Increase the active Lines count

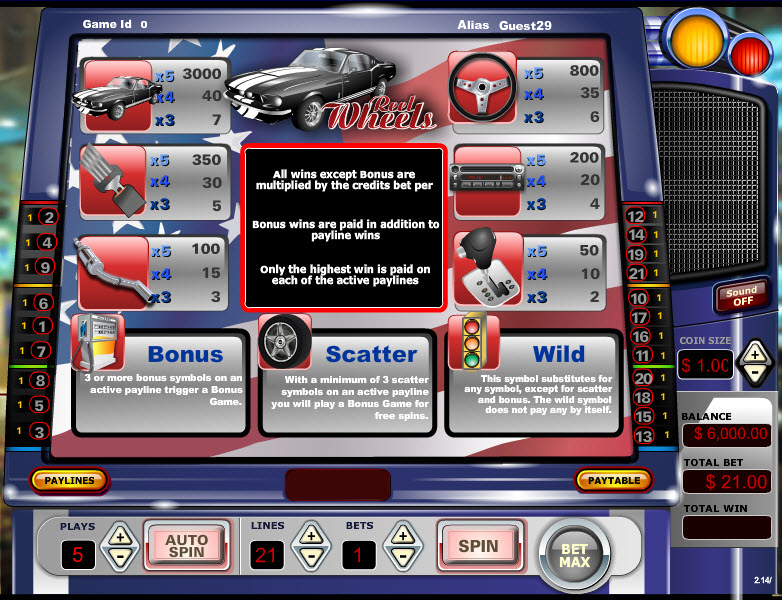click(x=311, y=535)
